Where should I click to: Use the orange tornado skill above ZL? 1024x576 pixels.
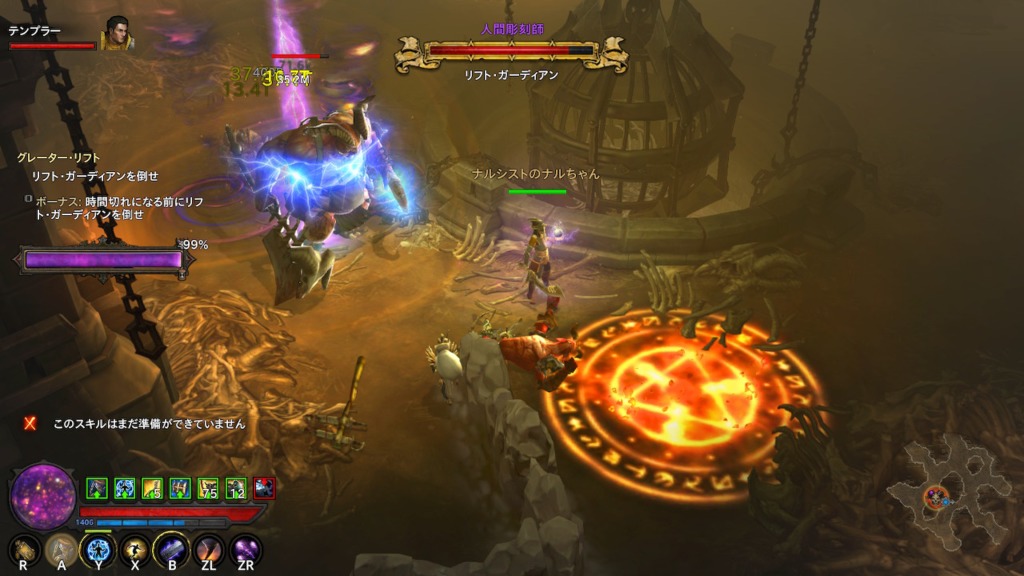[208, 550]
